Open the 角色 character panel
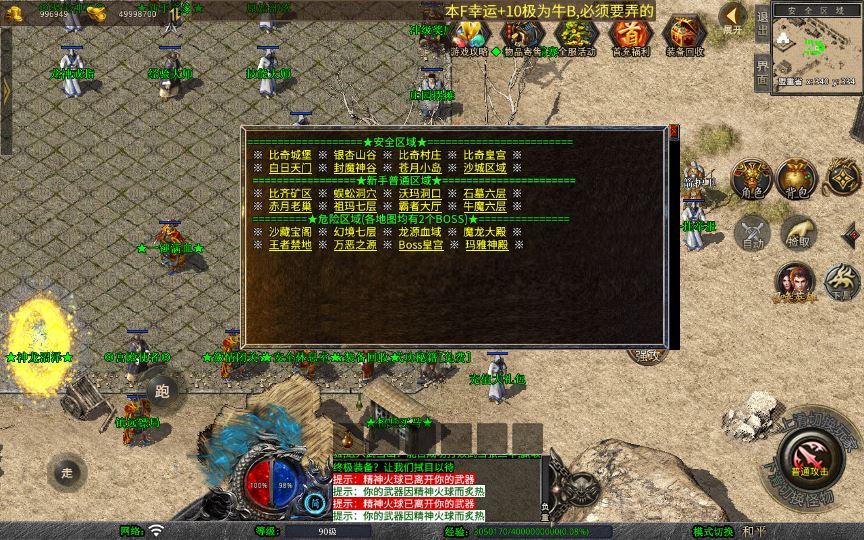The image size is (864, 540). pos(750,178)
